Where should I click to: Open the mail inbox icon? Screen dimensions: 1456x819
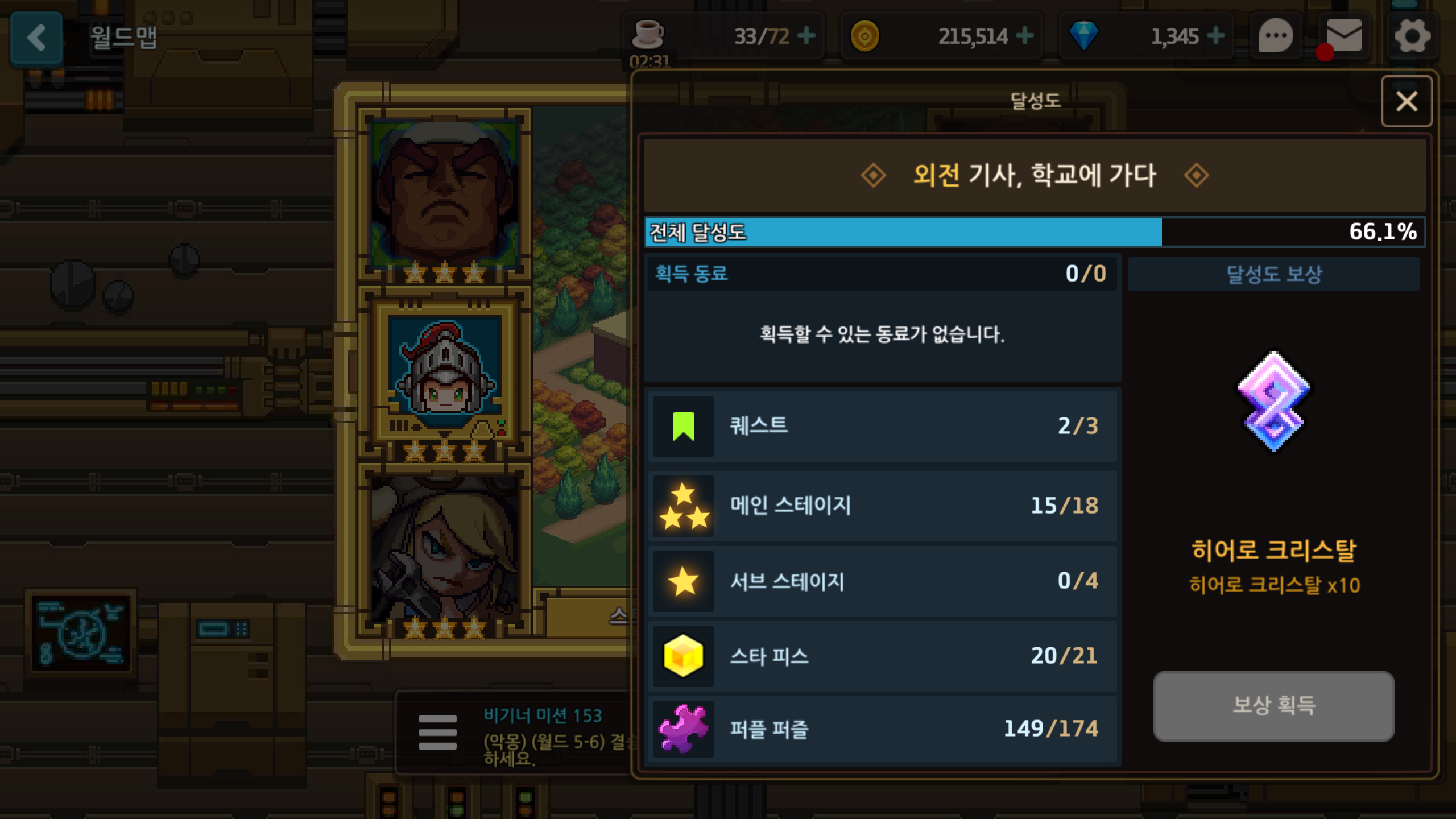[x=1343, y=36]
